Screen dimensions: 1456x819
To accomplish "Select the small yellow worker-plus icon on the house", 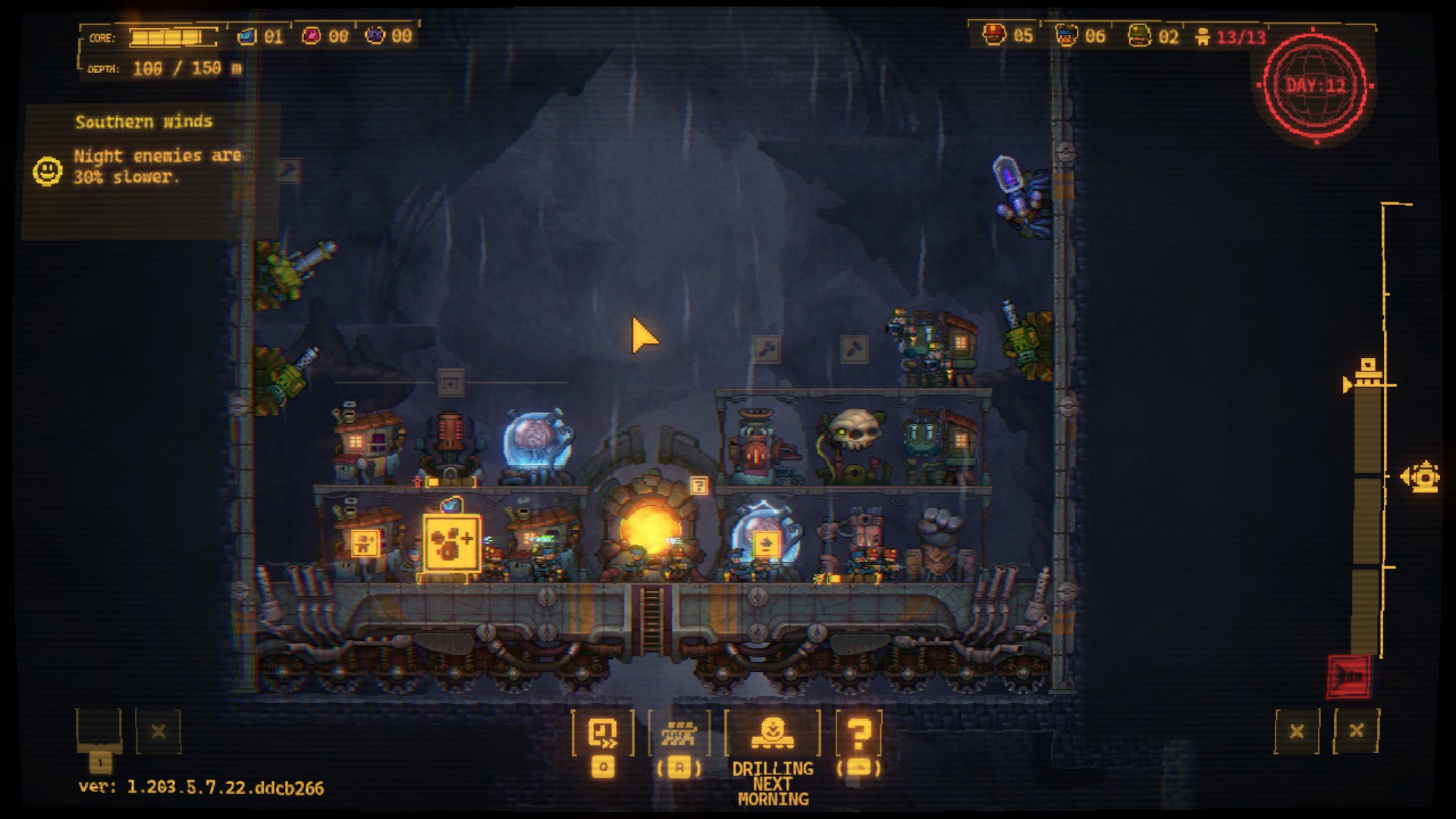I will click(365, 543).
